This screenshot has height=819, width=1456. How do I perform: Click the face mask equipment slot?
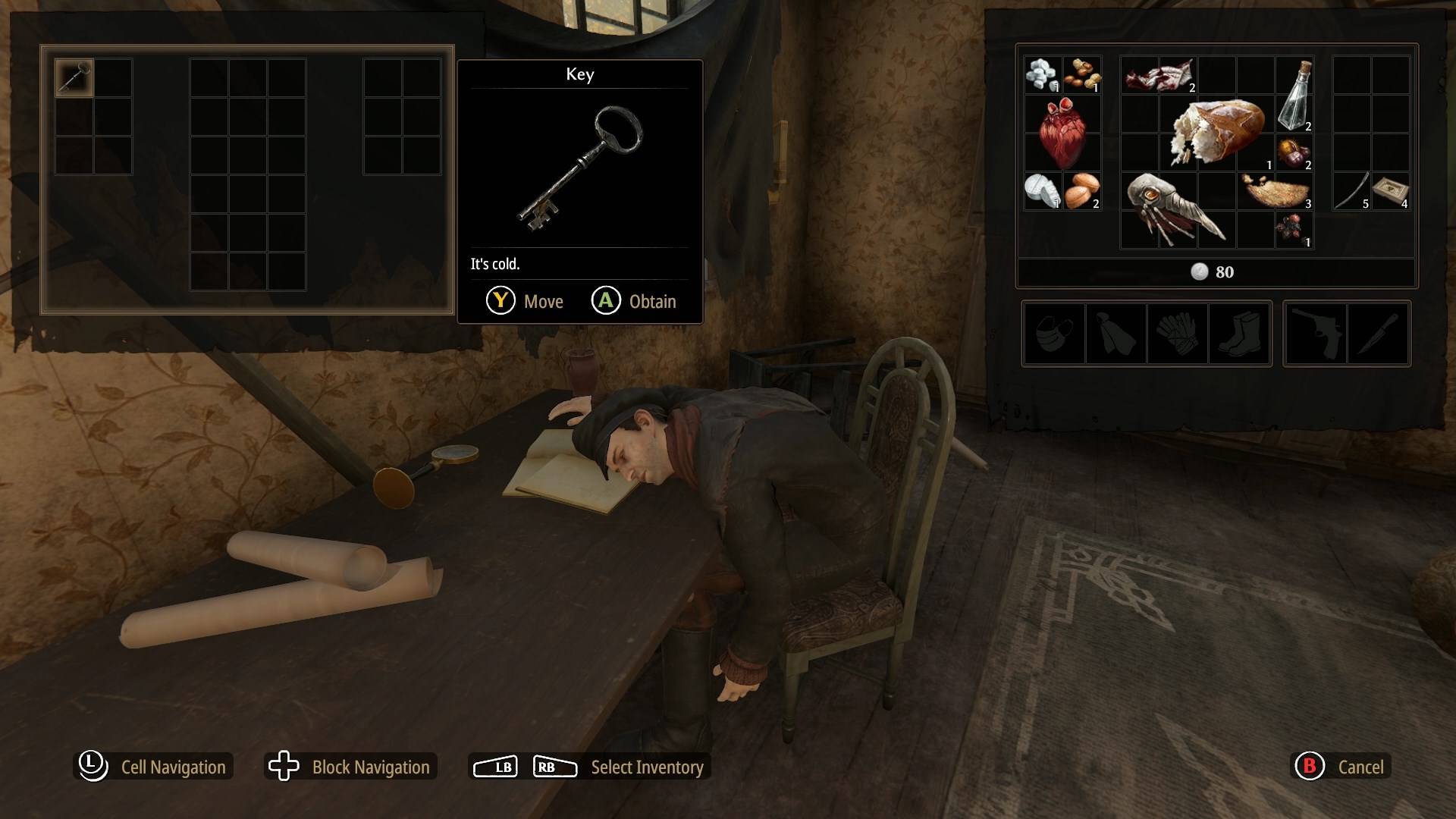click(x=1054, y=334)
